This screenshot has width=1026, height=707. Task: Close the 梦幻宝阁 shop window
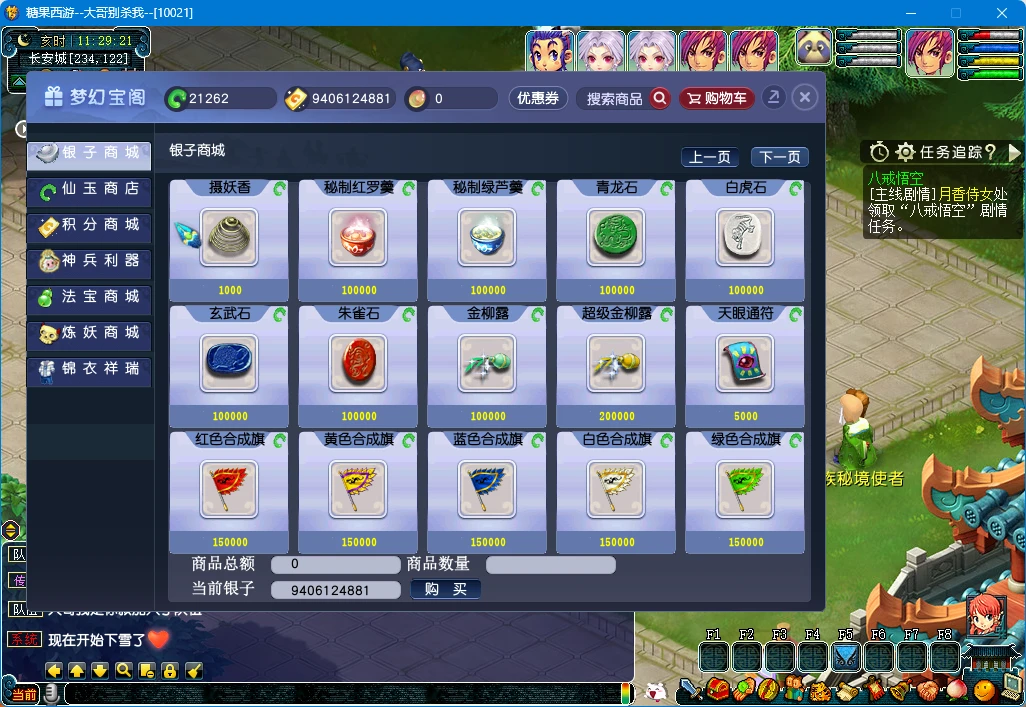[805, 97]
